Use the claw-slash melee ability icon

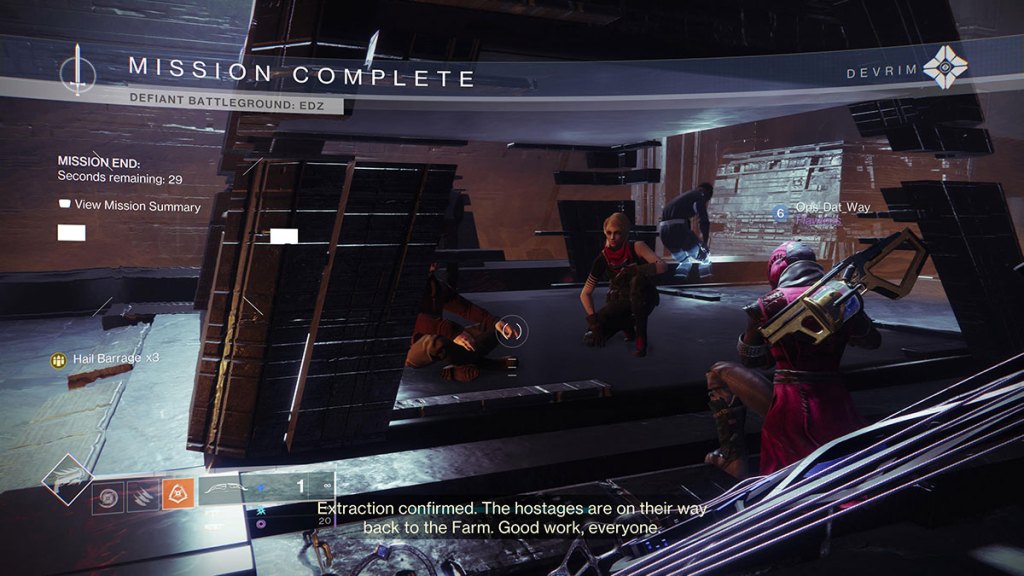coord(142,495)
